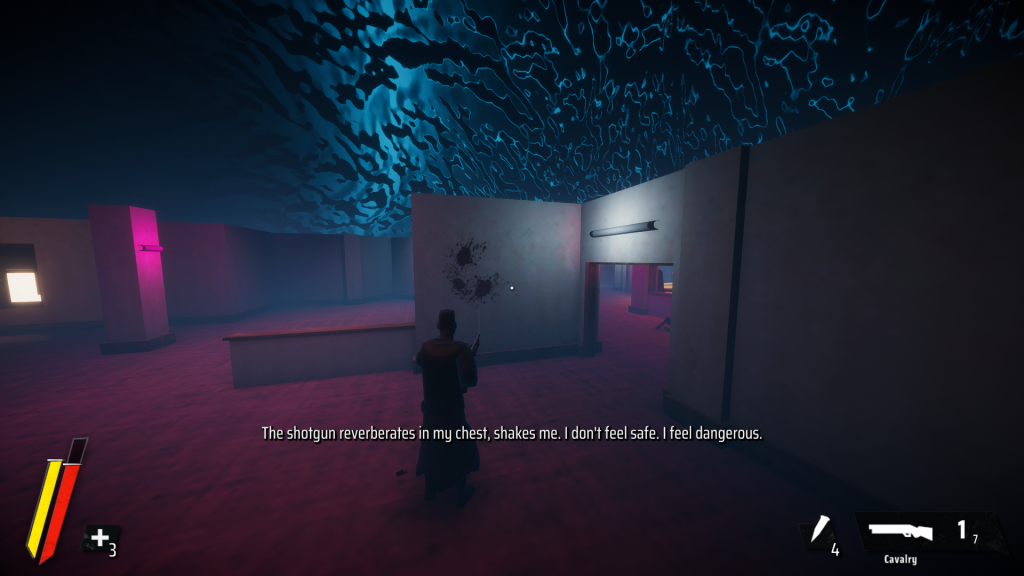Select the Cavalry shotgun weapon slot

click(902, 532)
